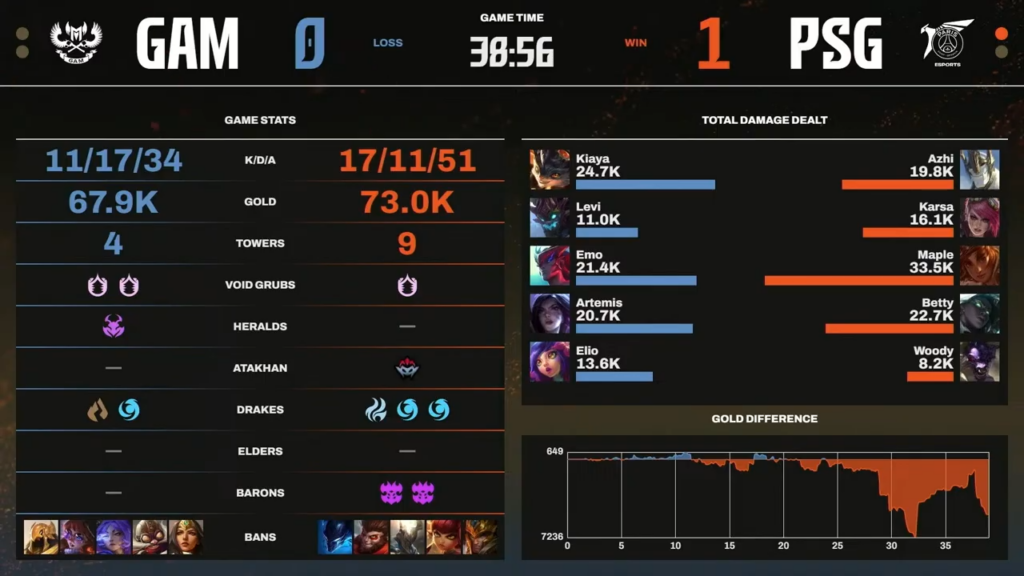Select the banned Wukong icon
The height and width of the screenshot is (576, 1024).
point(371,537)
